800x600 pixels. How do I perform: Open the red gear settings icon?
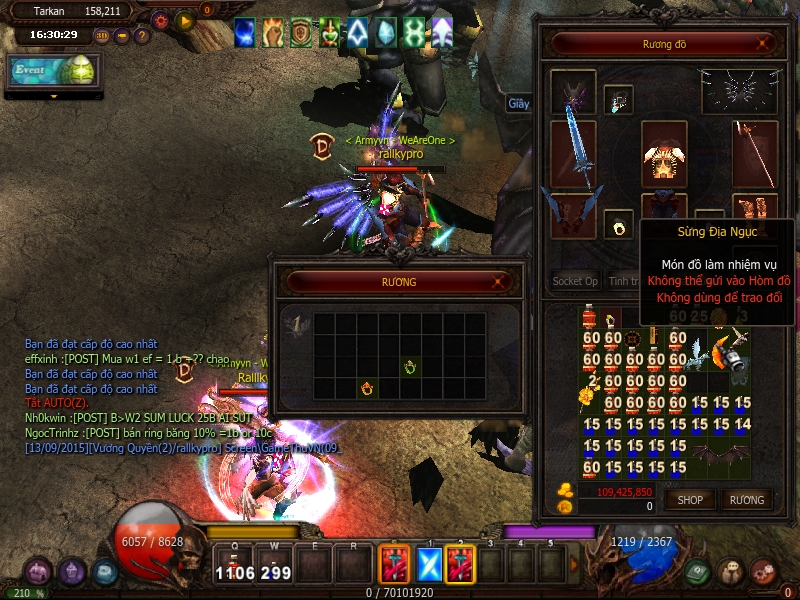[161, 19]
